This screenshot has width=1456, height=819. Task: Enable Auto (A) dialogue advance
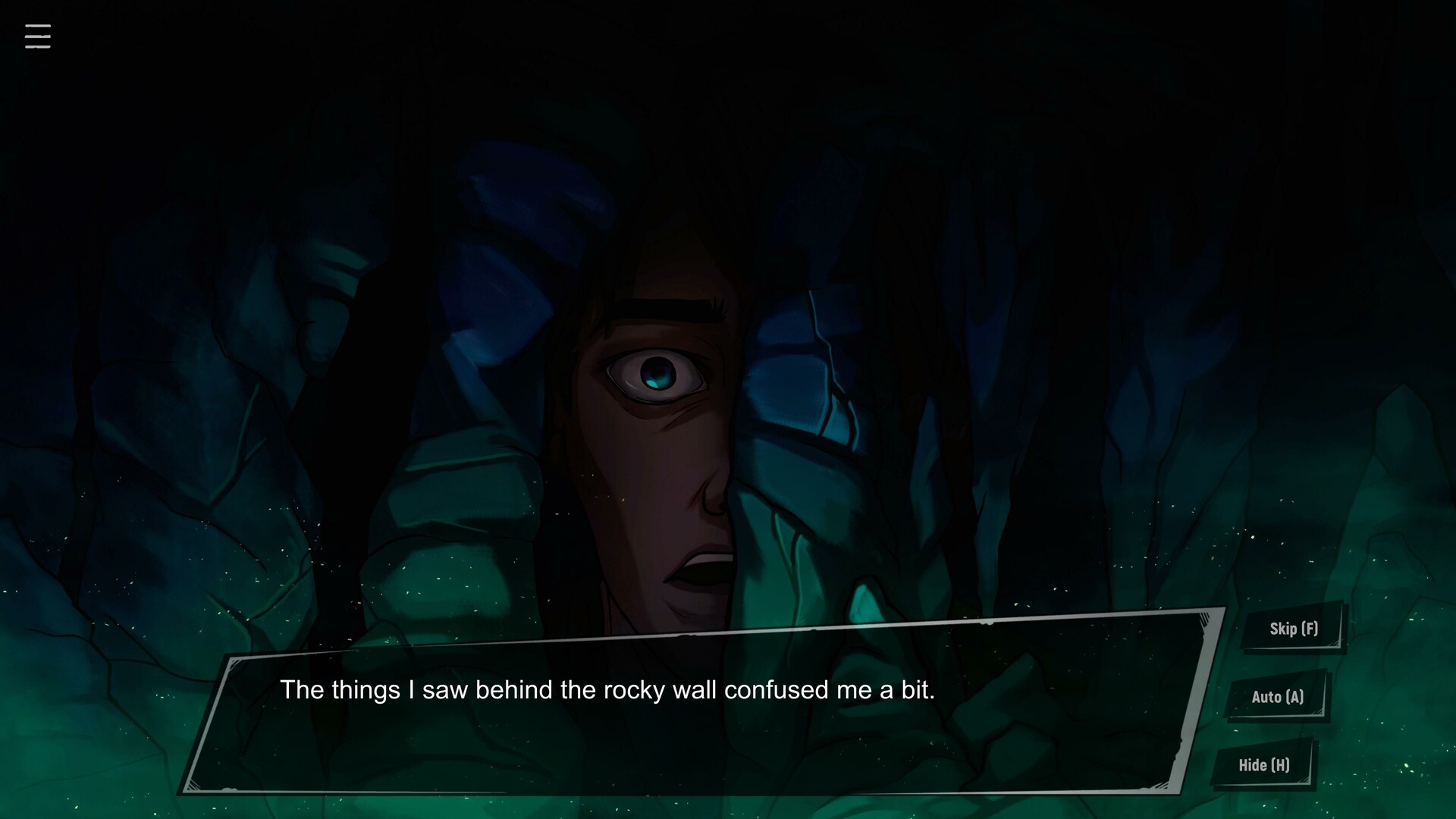1277,697
